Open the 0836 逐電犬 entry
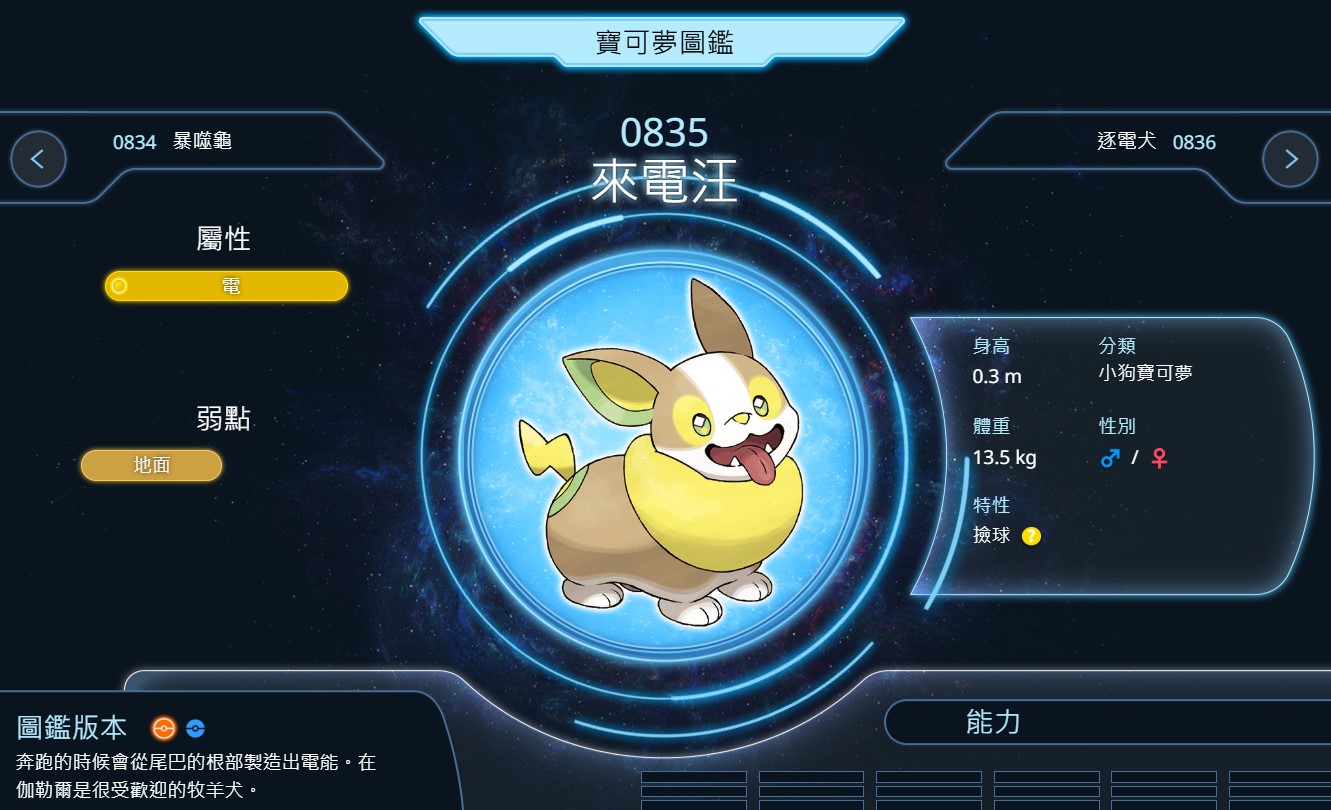 (1156, 142)
